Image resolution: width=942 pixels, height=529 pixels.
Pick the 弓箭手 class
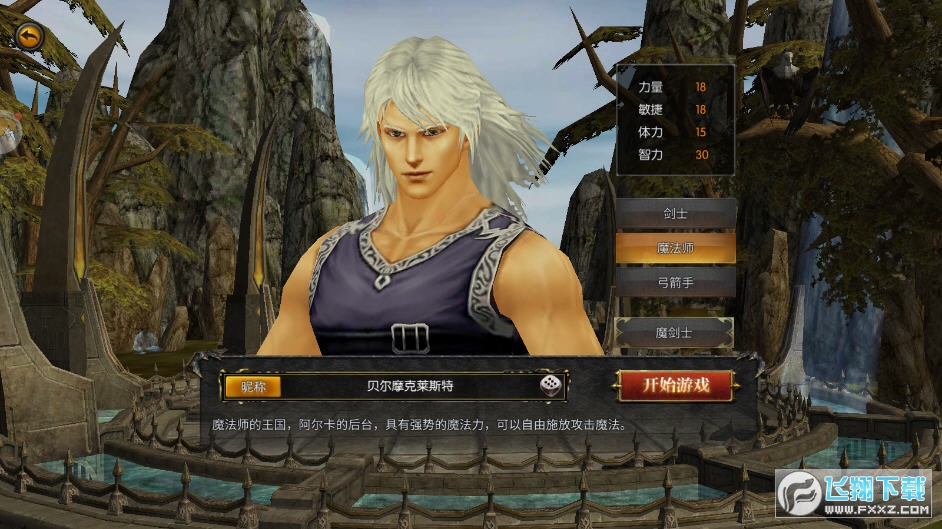(675, 282)
